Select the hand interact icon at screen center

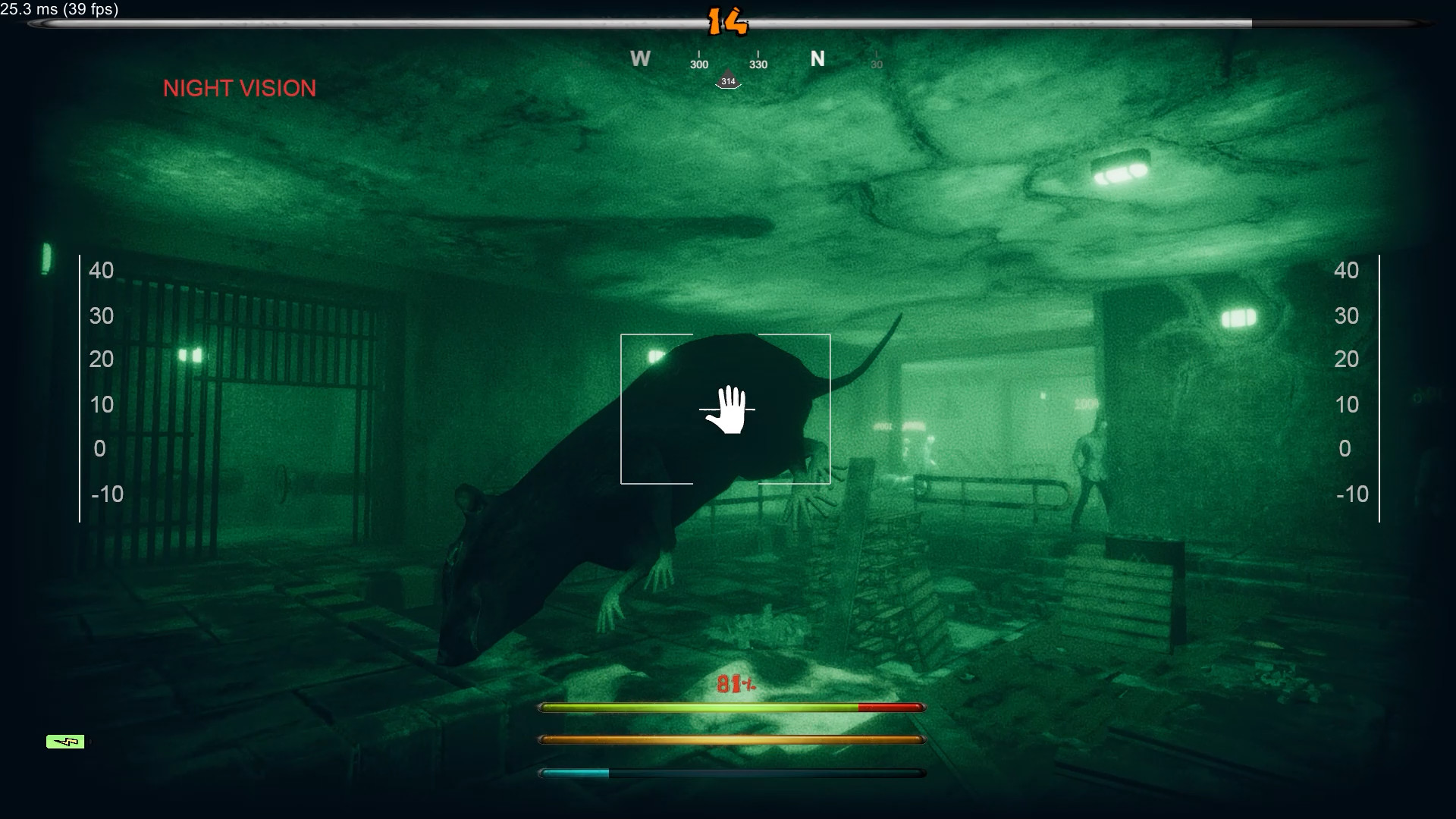(730, 409)
